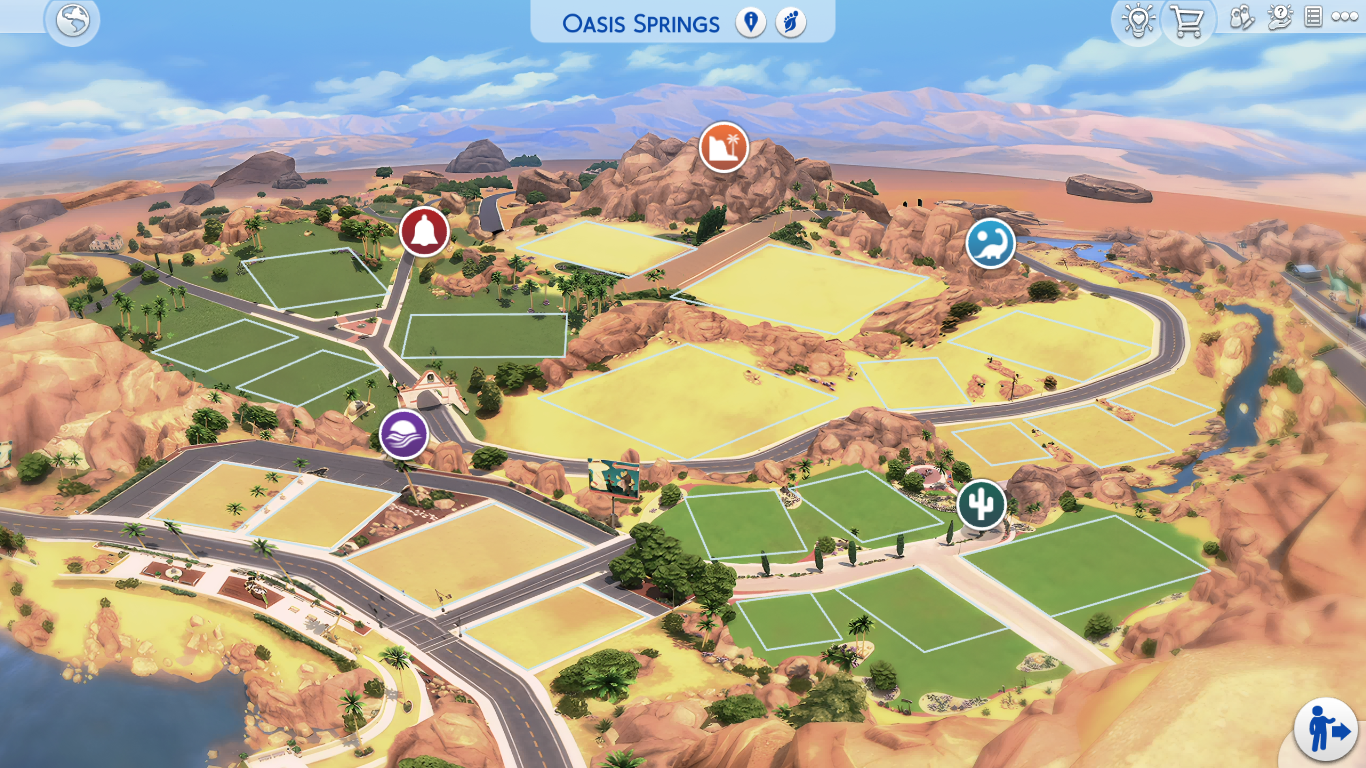Image resolution: width=1366 pixels, height=768 pixels.
Task: Select the purple waves lot marker
Action: 404,435
